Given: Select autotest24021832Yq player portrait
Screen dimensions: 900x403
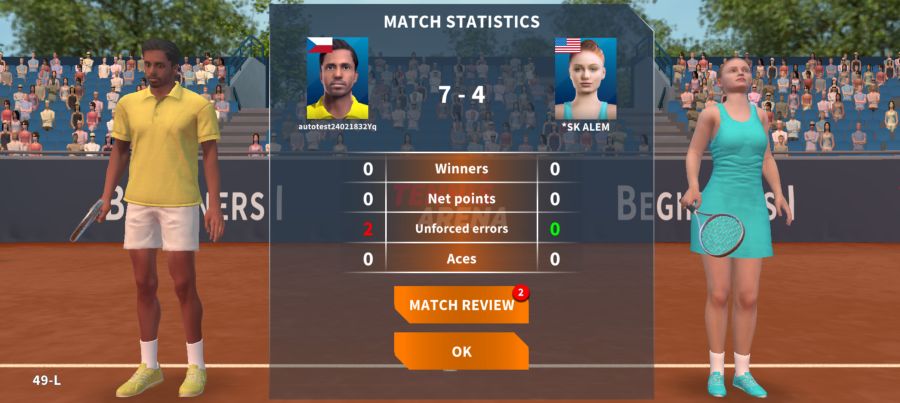Looking at the screenshot, I should coord(337,79).
